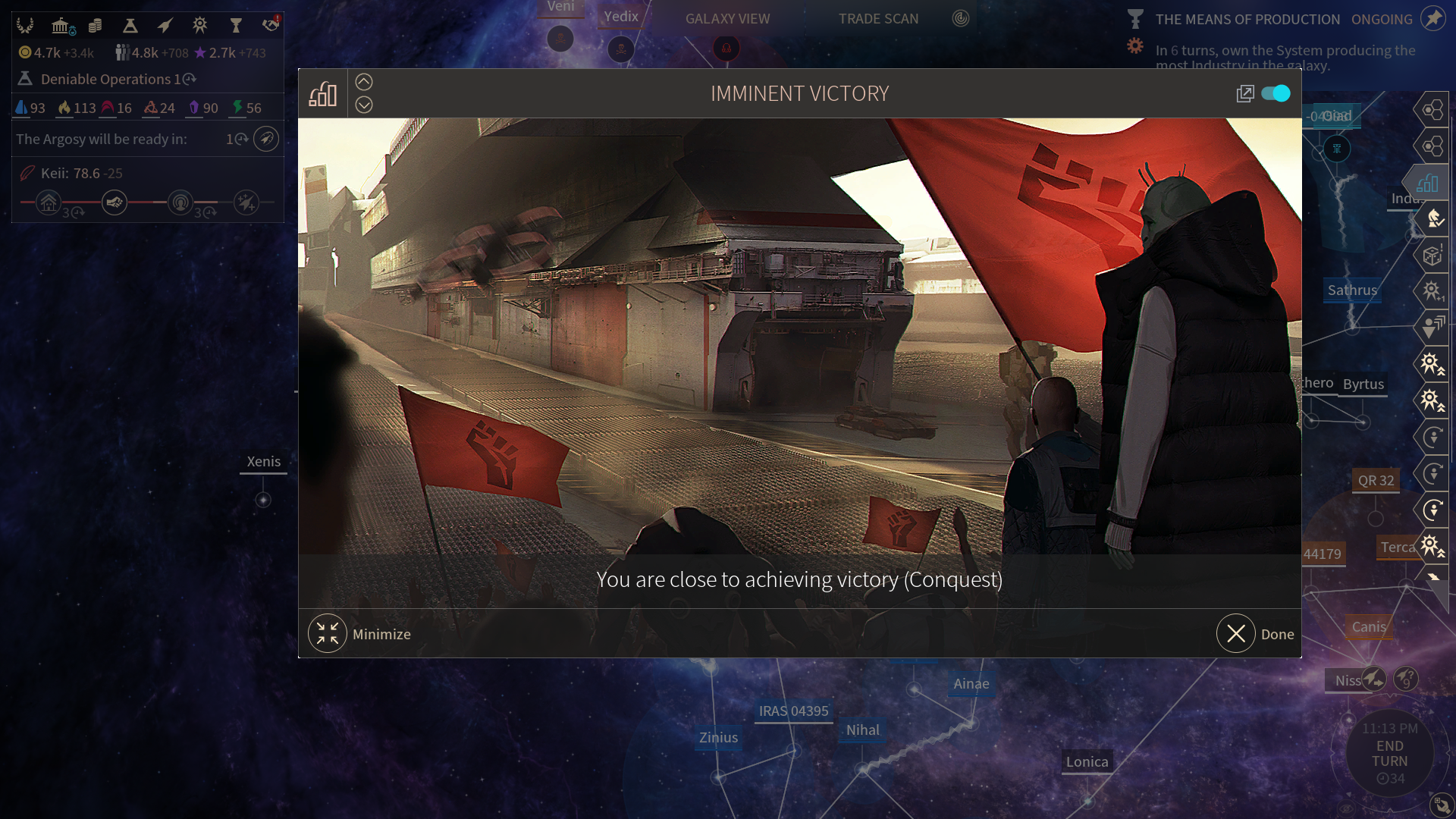This screenshot has height=819, width=1456.
Task: Pop out the notification window
Action: coord(1245,93)
